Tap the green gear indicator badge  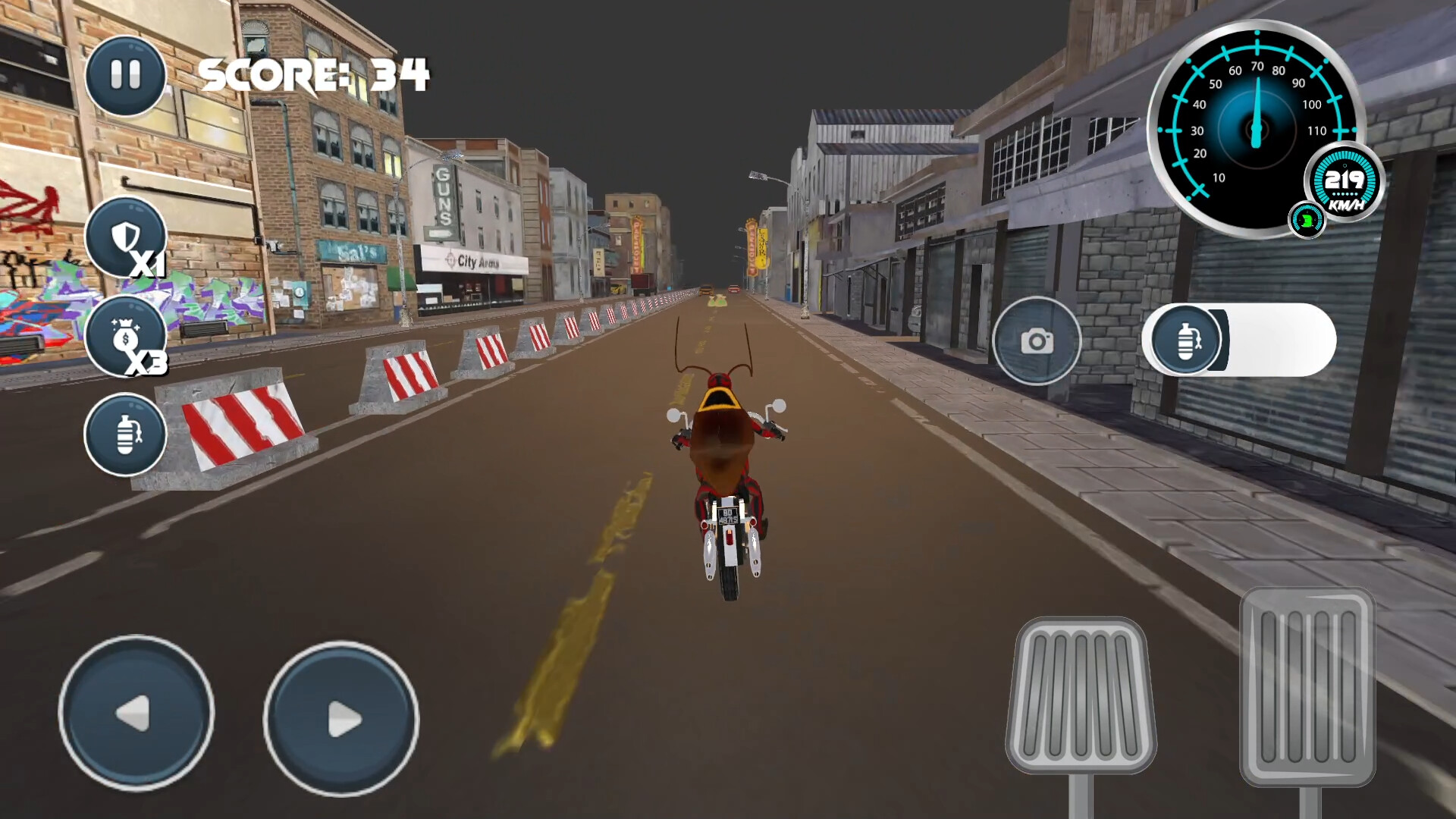tap(1307, 220)
